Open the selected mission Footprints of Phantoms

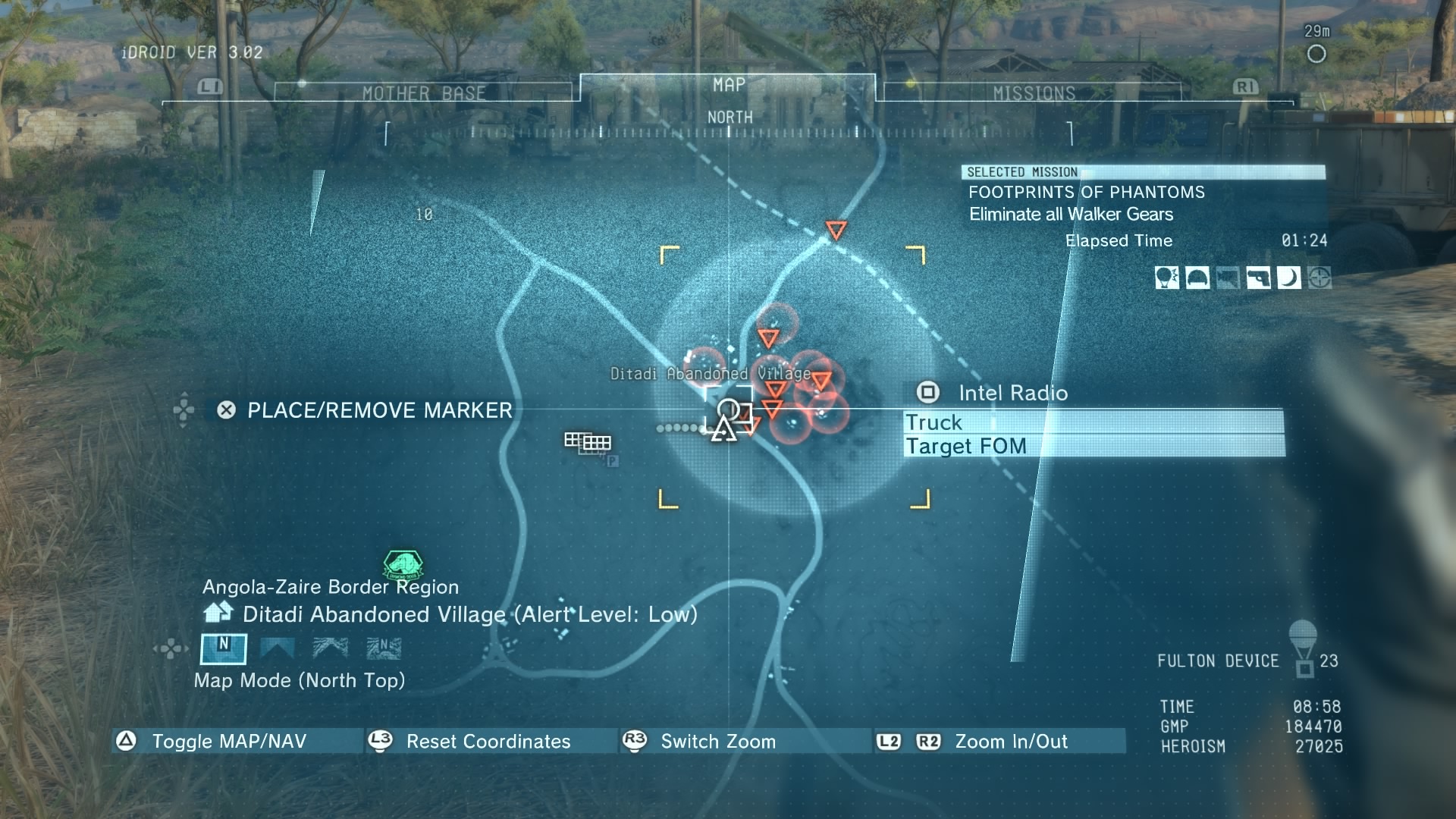click(1086, 193)
